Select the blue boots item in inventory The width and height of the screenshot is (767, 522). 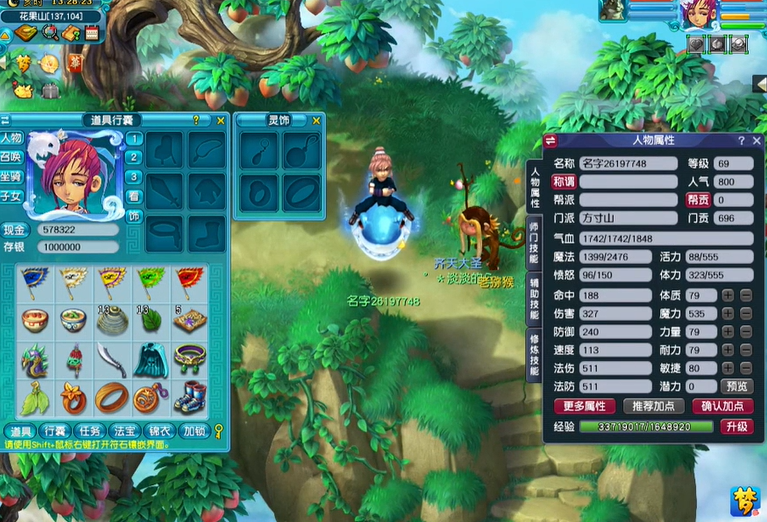pos(189,397)
